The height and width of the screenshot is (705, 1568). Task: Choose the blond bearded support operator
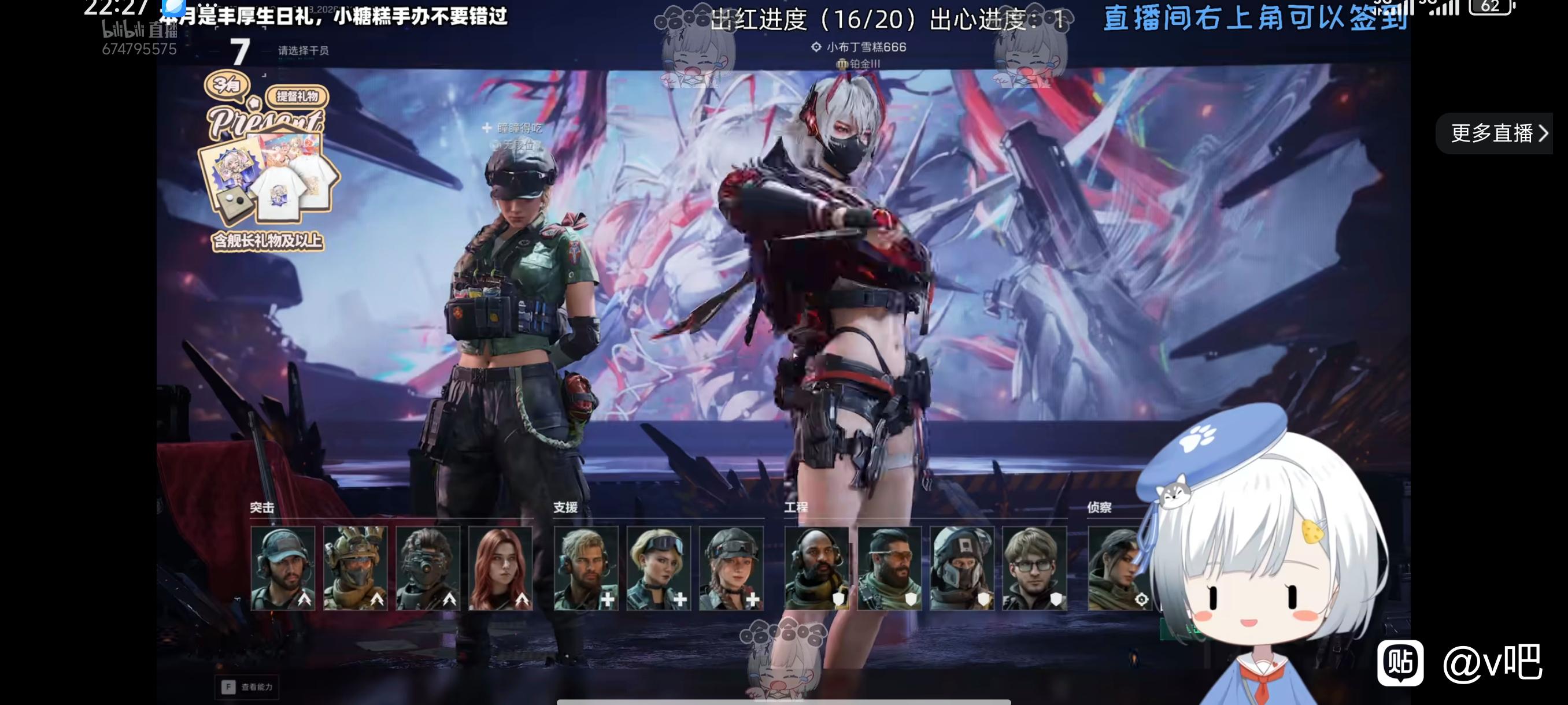(586, 568)
